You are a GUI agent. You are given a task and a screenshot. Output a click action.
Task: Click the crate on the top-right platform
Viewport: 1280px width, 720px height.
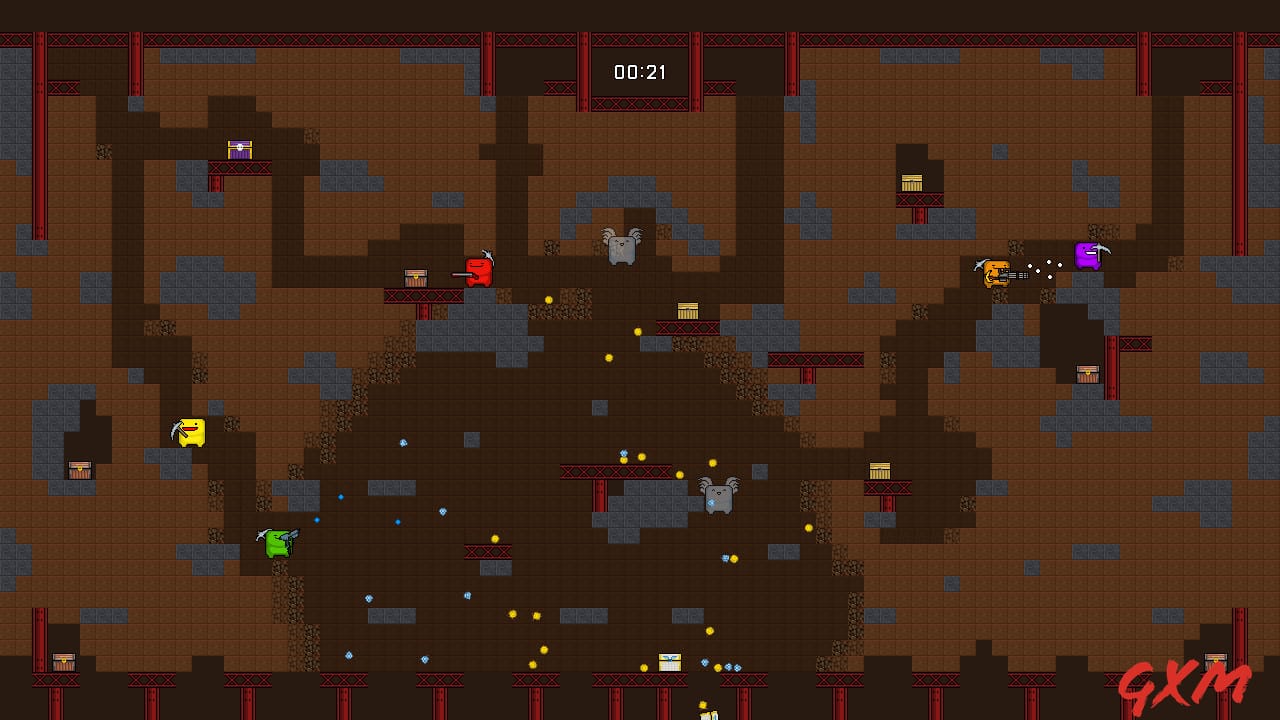(x=910, y=182)
